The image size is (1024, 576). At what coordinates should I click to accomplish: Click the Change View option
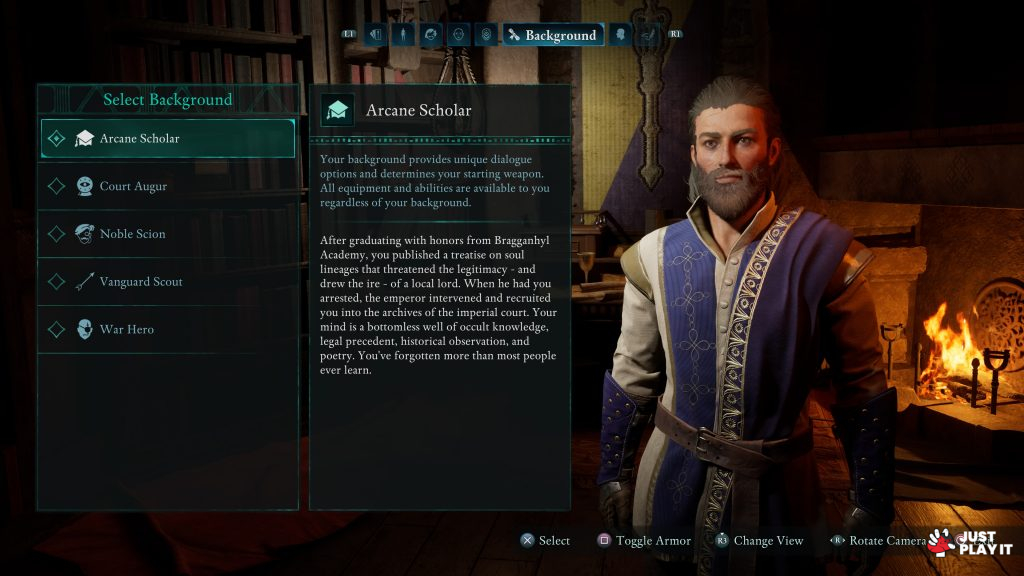[x=759, y=541]
